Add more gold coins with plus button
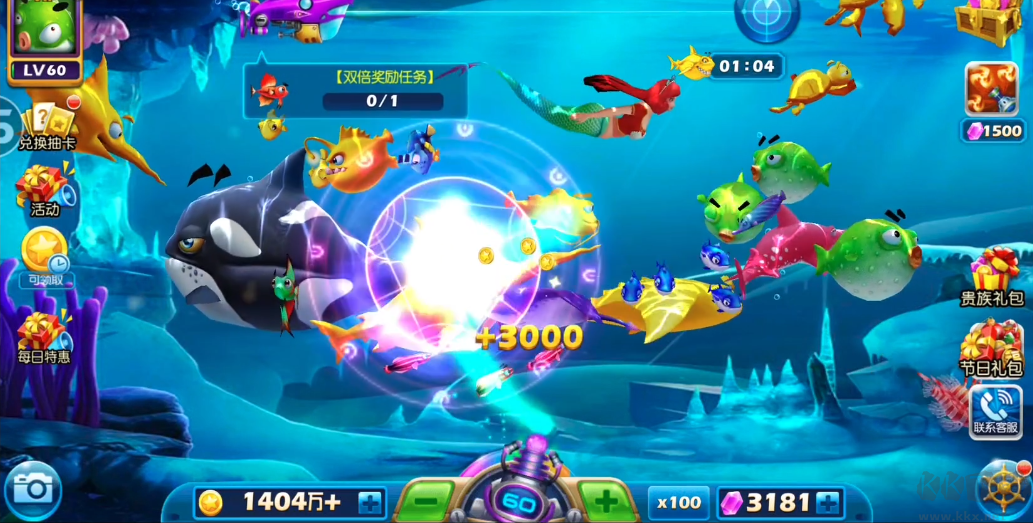The image size is (1033, 523). [x=370, y=501]
